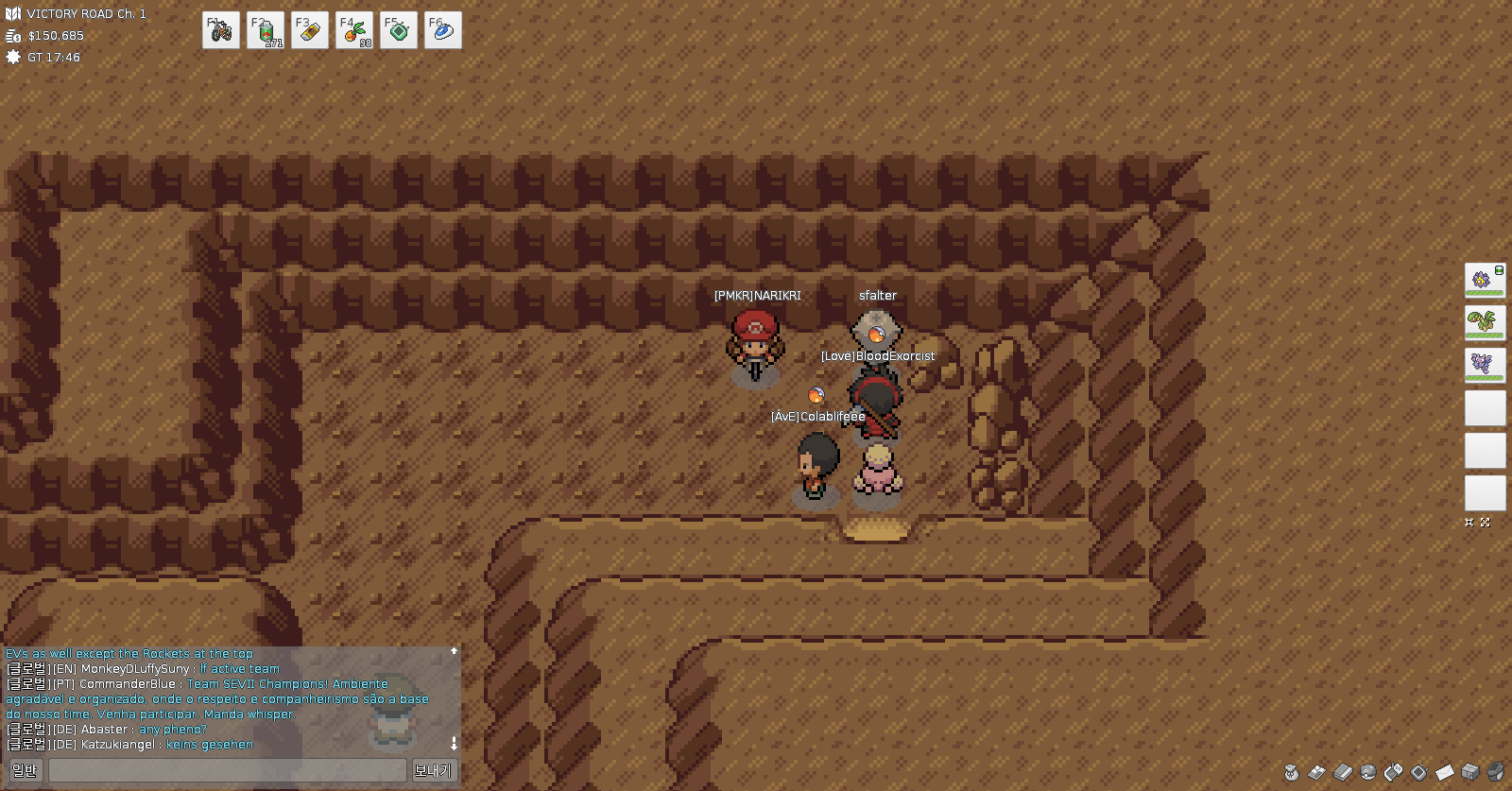The width and height of the screenshot is (1512, 791).
Task: Activate the green device in the F5 slot
Action: [x=399, y=30]
